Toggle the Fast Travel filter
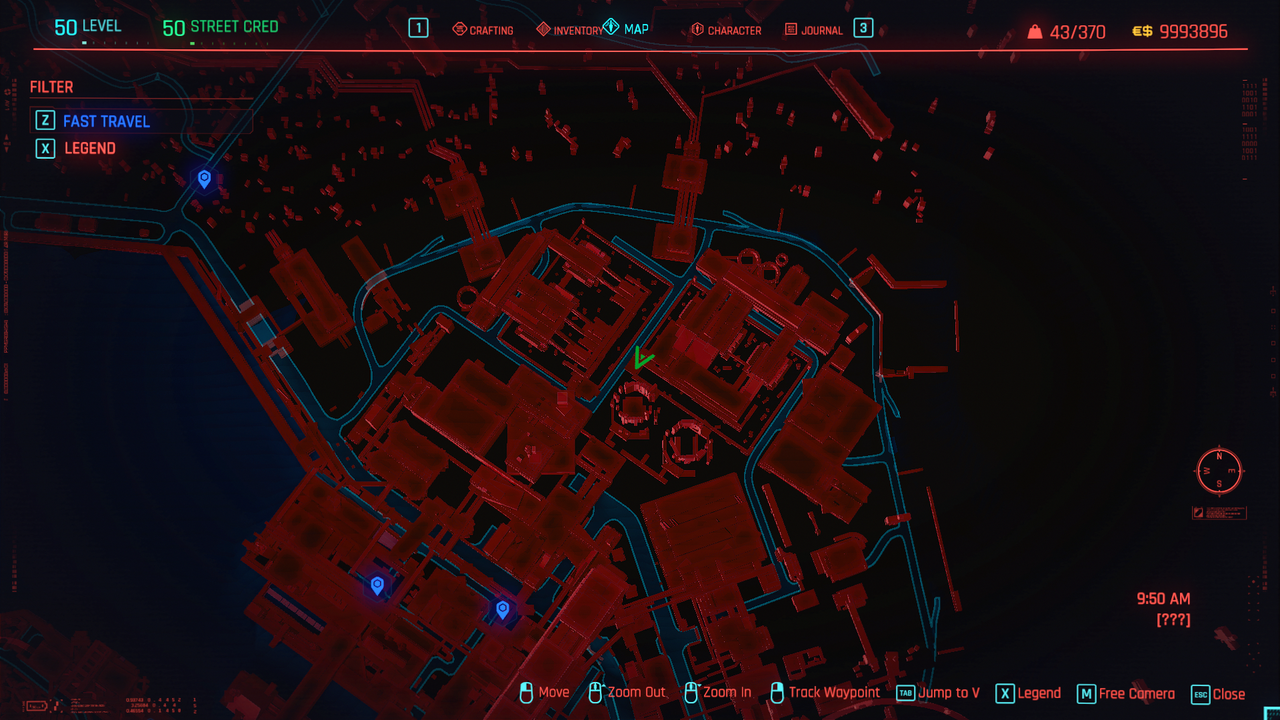The image size is (1280, 720). pyautogui.click(x=106, y=121)
